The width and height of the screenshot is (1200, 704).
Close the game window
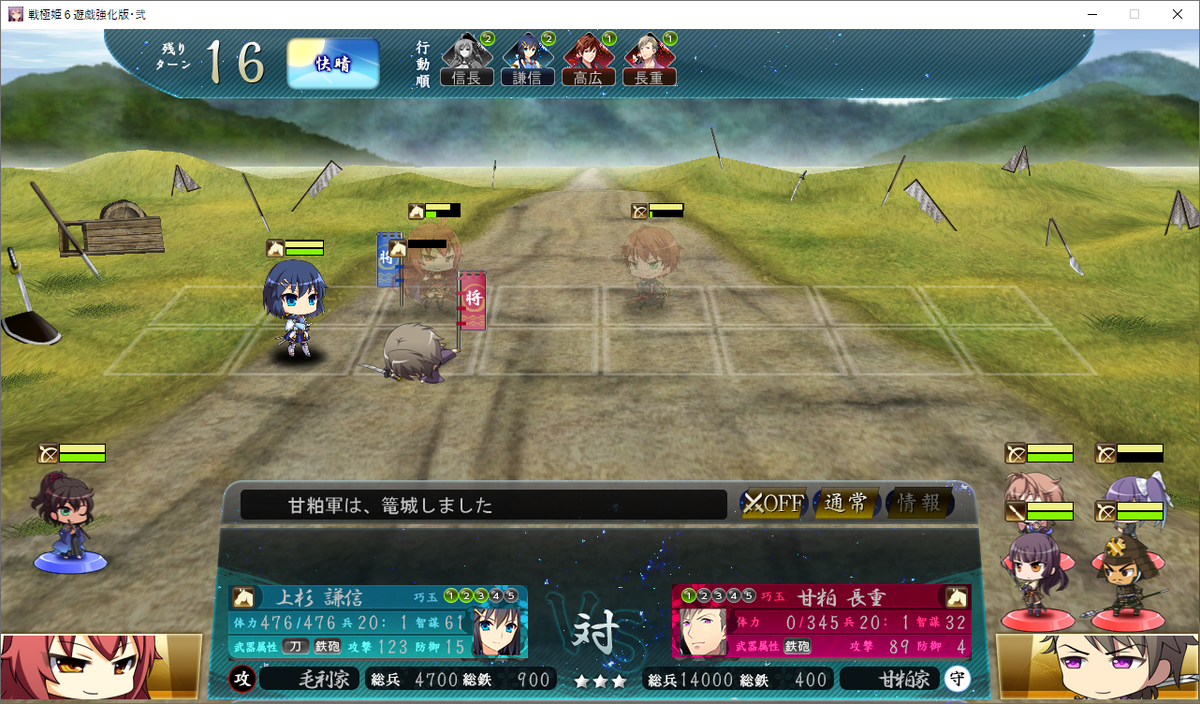click(x=1176, y=14)
